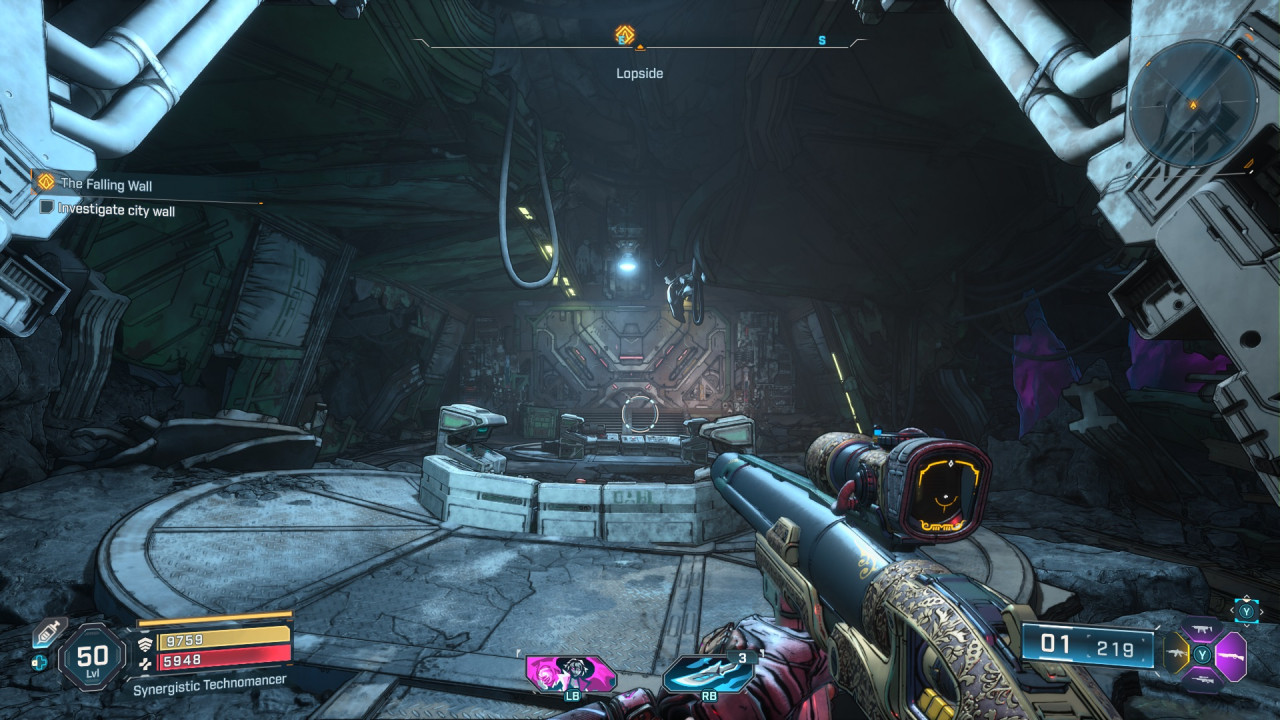
Task: Select the sniper rifle slot on the weapon wheel
Action: point(1202,679)
